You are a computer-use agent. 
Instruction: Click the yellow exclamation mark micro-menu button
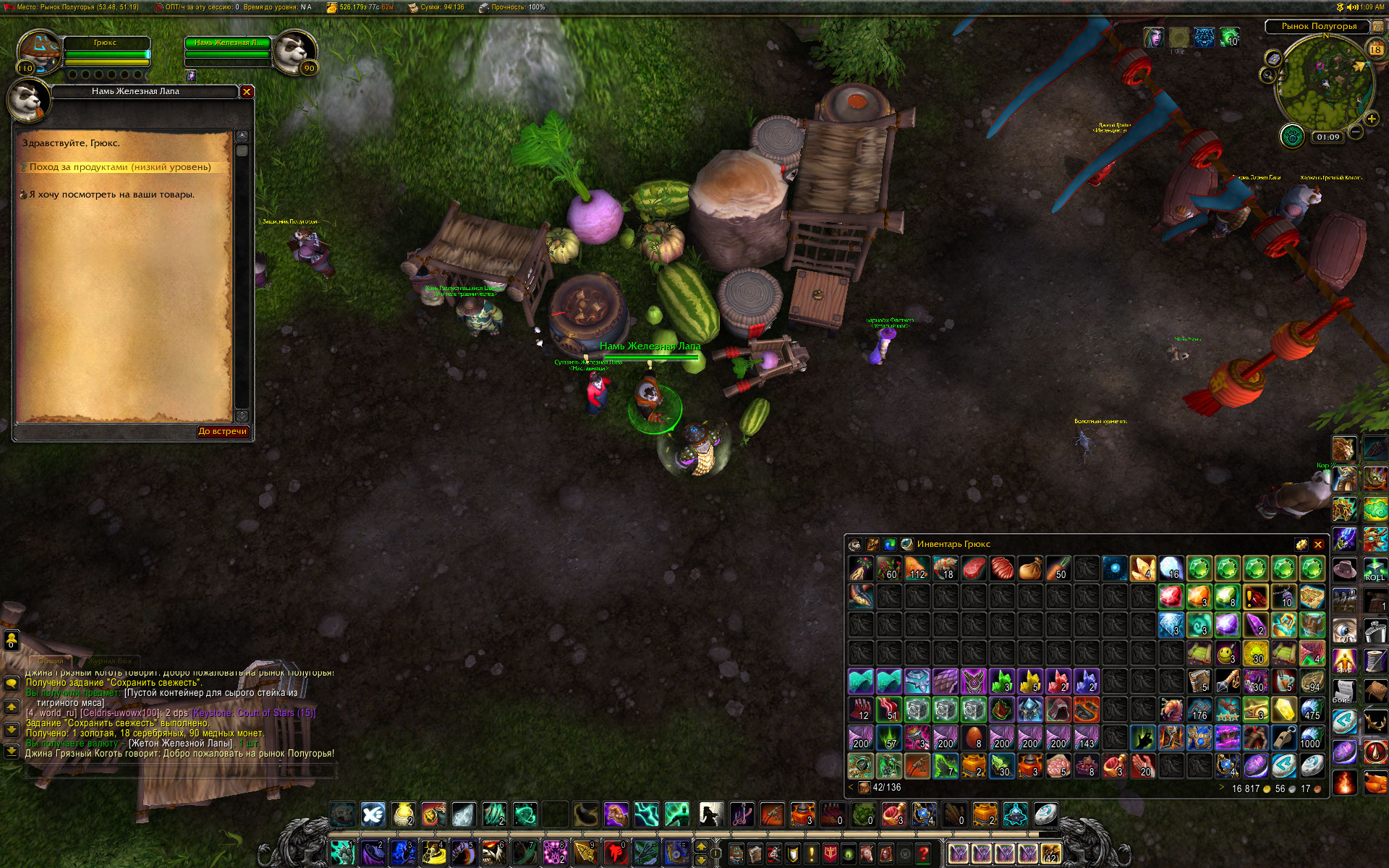tap(812, 854)
